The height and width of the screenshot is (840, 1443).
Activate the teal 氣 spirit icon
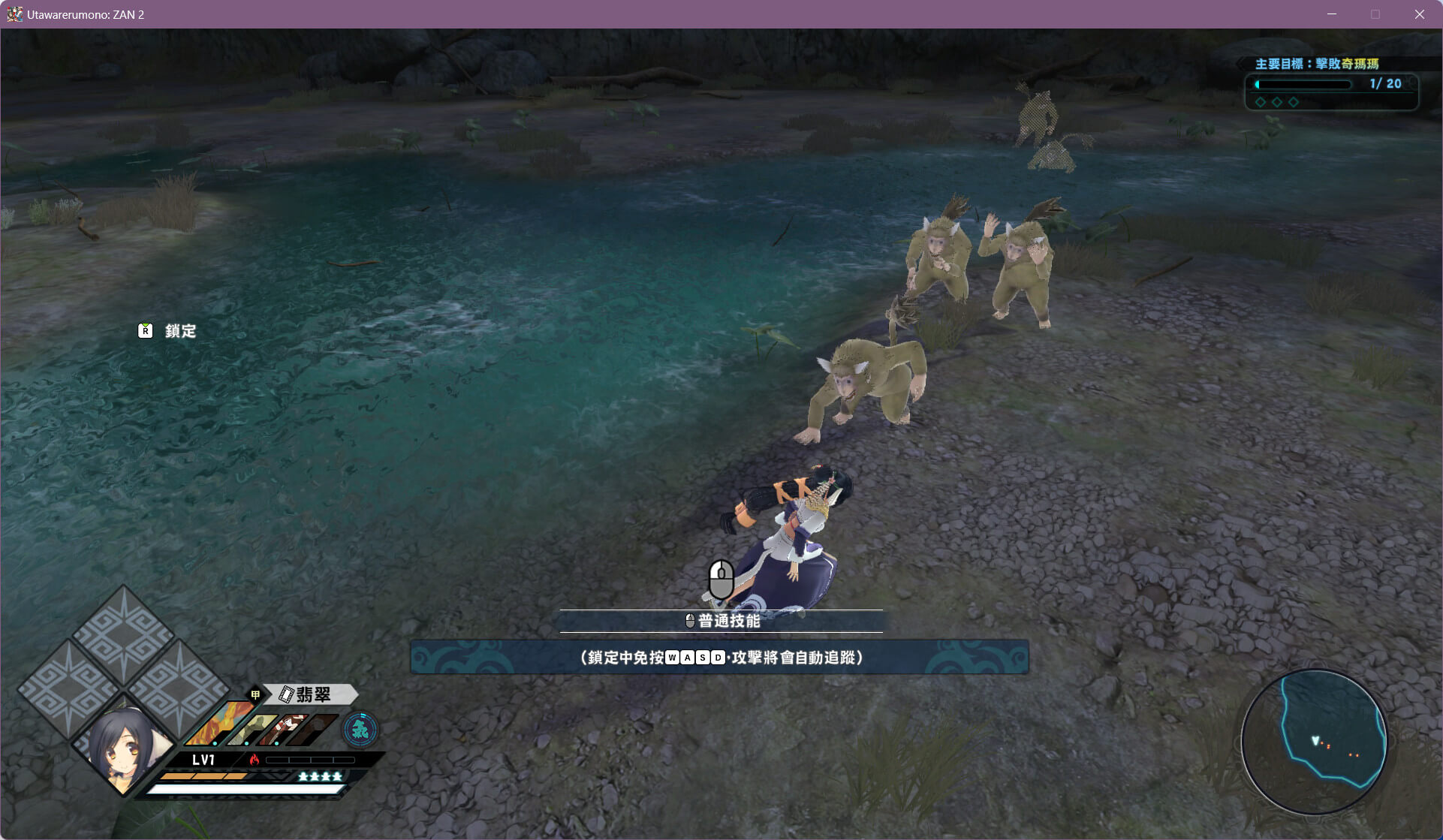[360, 729]
